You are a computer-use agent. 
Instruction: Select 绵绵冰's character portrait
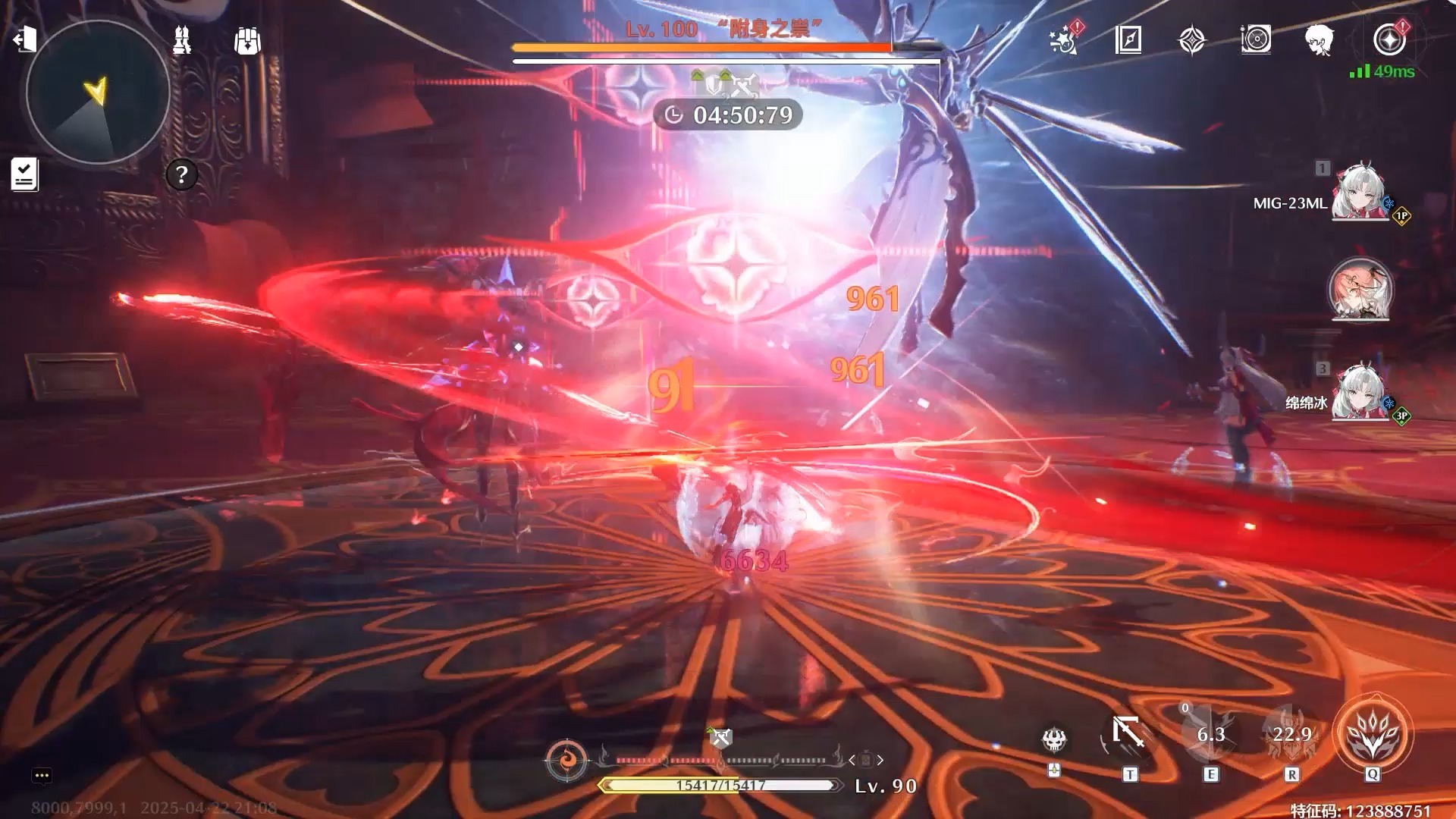[x=1360, y=391]
